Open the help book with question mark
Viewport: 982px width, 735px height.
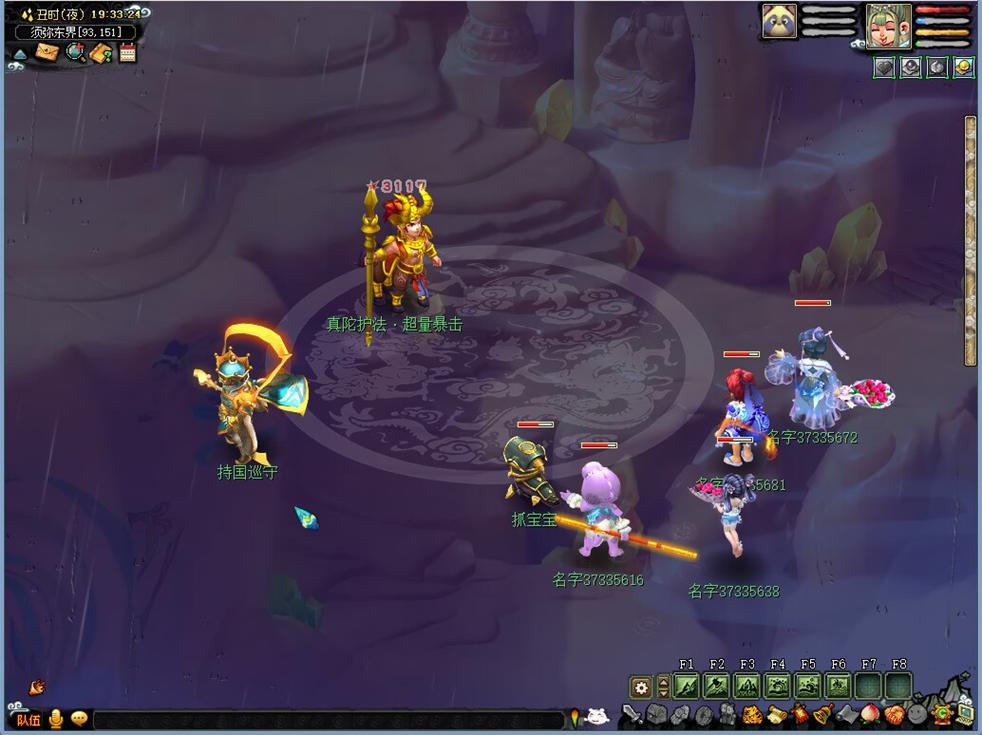click(101, 53)
